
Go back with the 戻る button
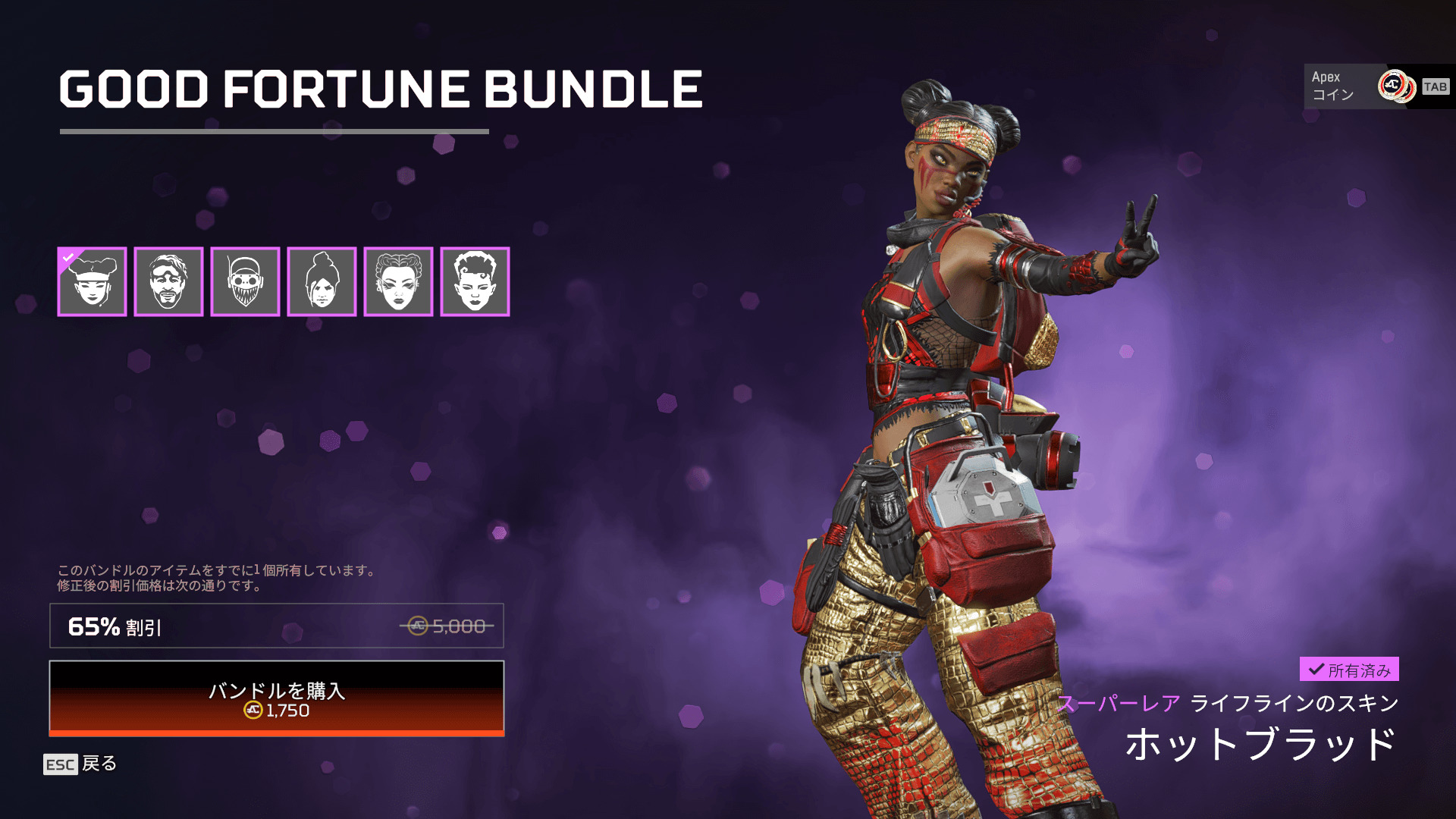(x=80, y=764)
